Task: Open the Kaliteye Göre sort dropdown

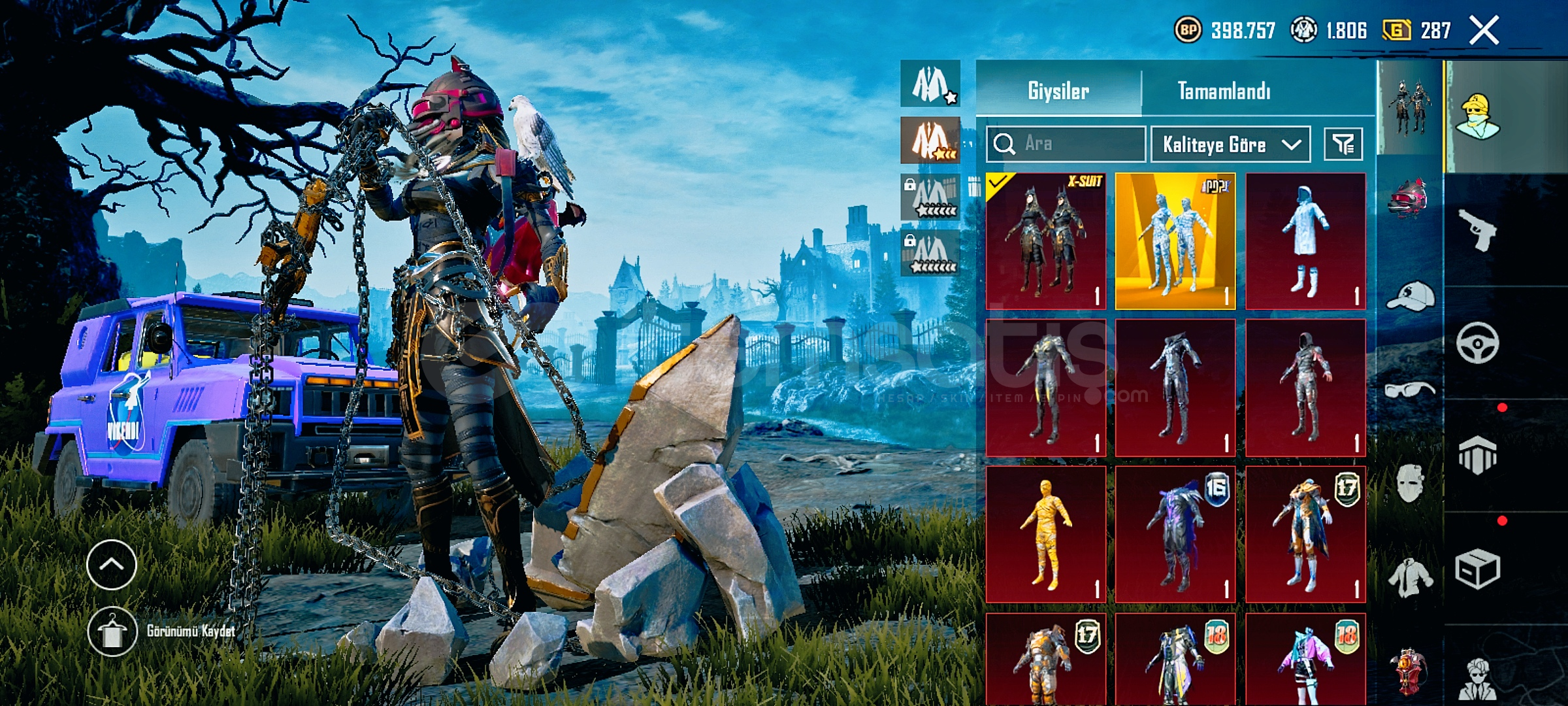Action: click(1230, 144)
